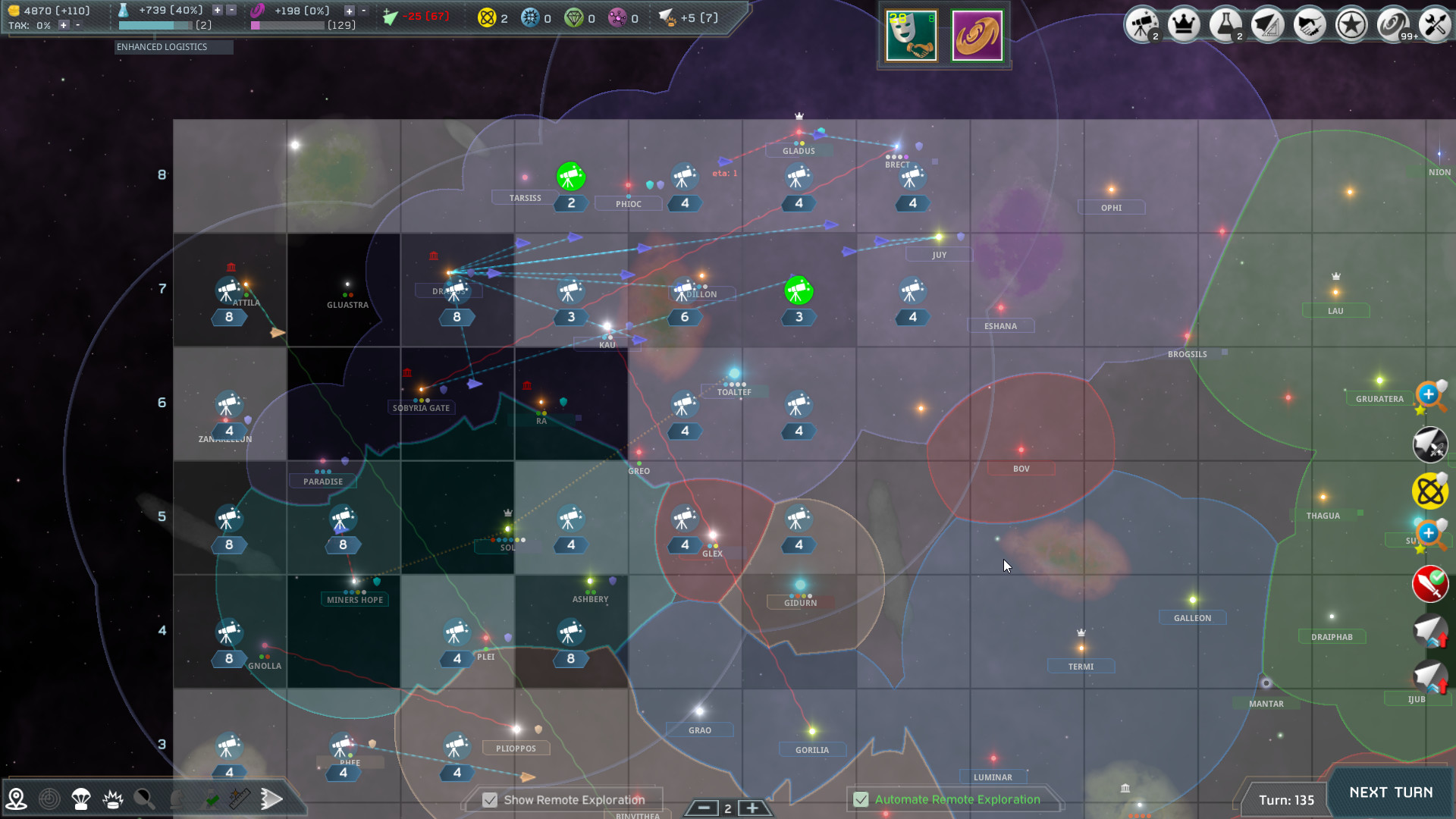Uncheck Show Remote Exploration
1456x819 pixels.
coord(490,799)
